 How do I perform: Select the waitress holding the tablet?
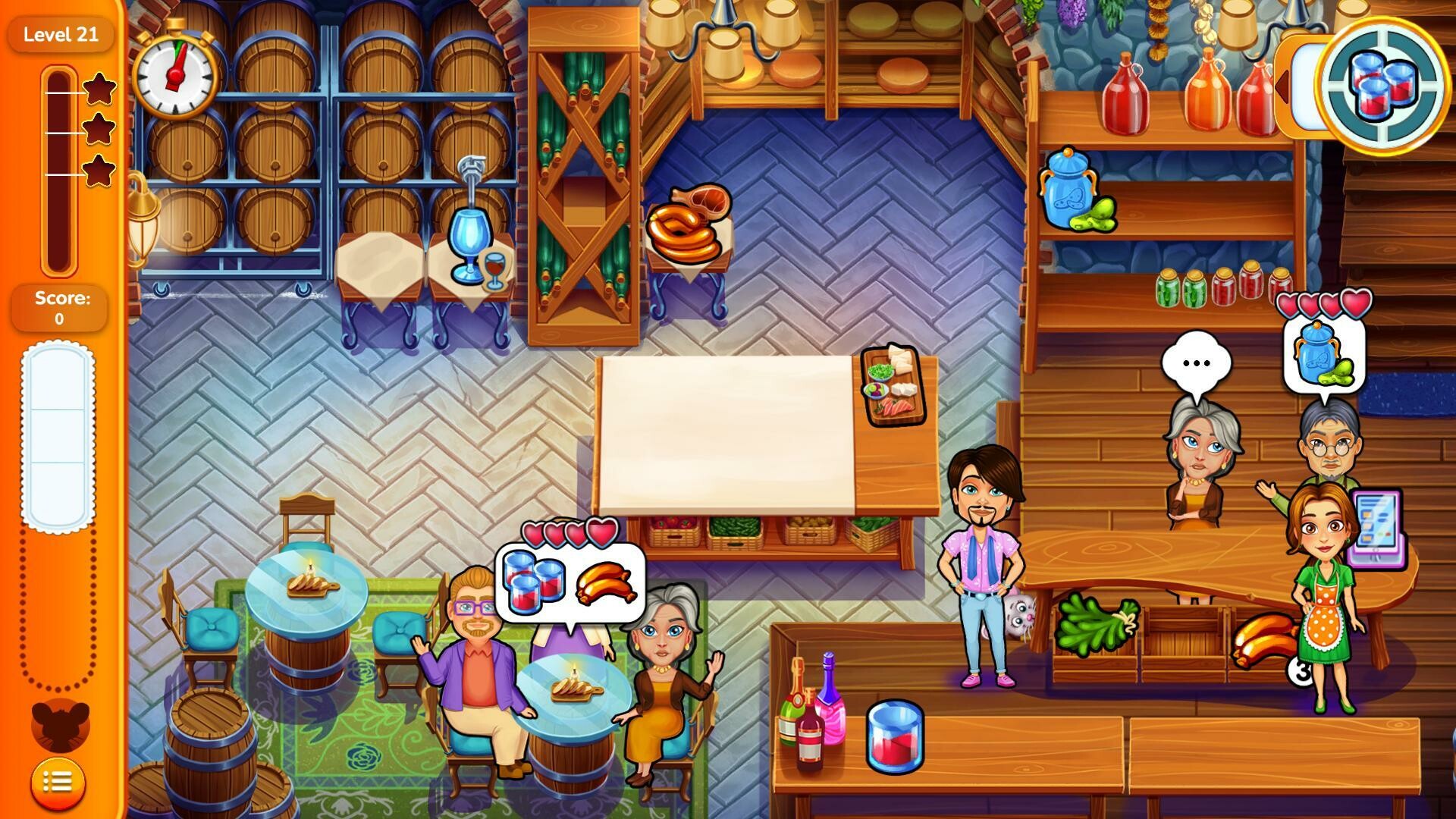(1323, 599)
